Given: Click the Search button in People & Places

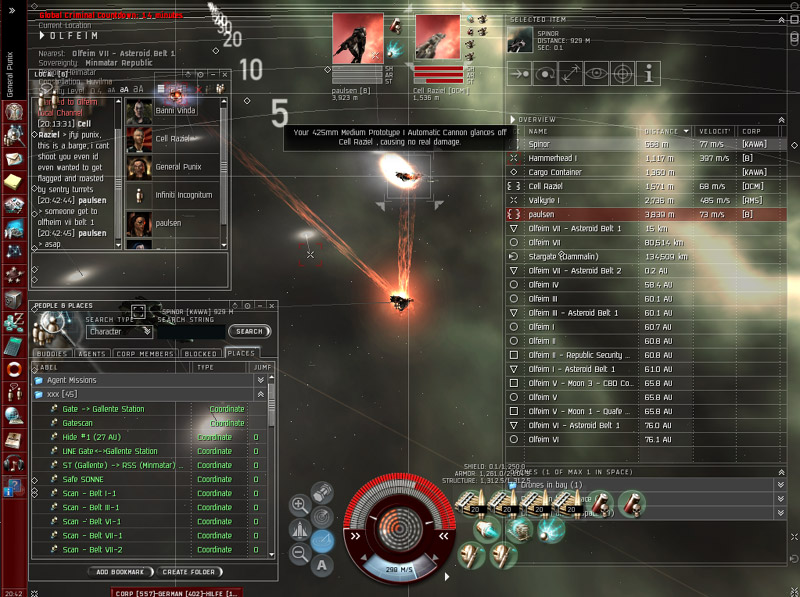Looking at the screenshot, I should click(x=249, y=331).
